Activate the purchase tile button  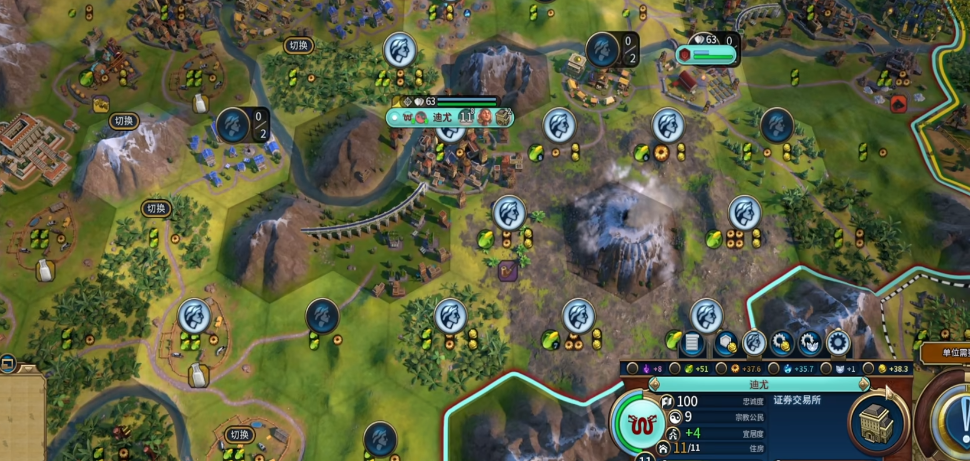(x=725, y=344)
